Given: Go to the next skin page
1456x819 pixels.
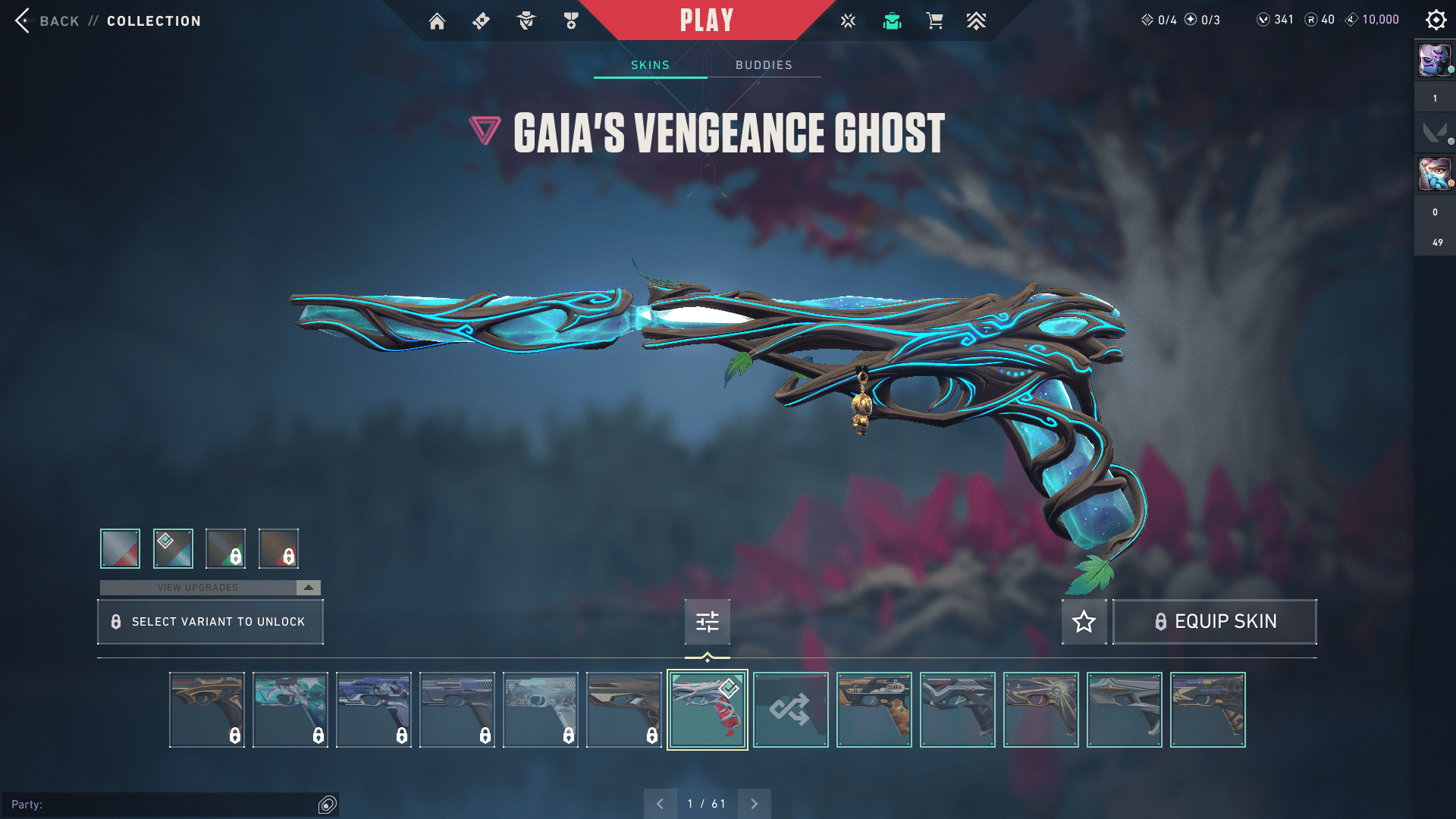Looking at the screenshot, I should 754,804.
